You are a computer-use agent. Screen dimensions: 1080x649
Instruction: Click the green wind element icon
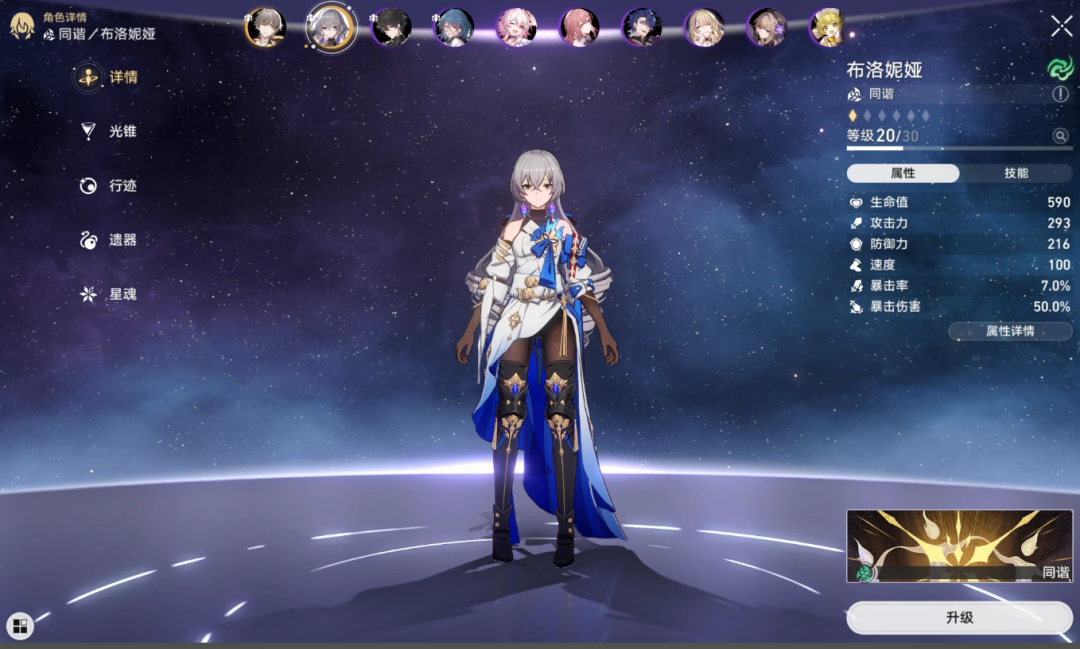pos(1059,68)
